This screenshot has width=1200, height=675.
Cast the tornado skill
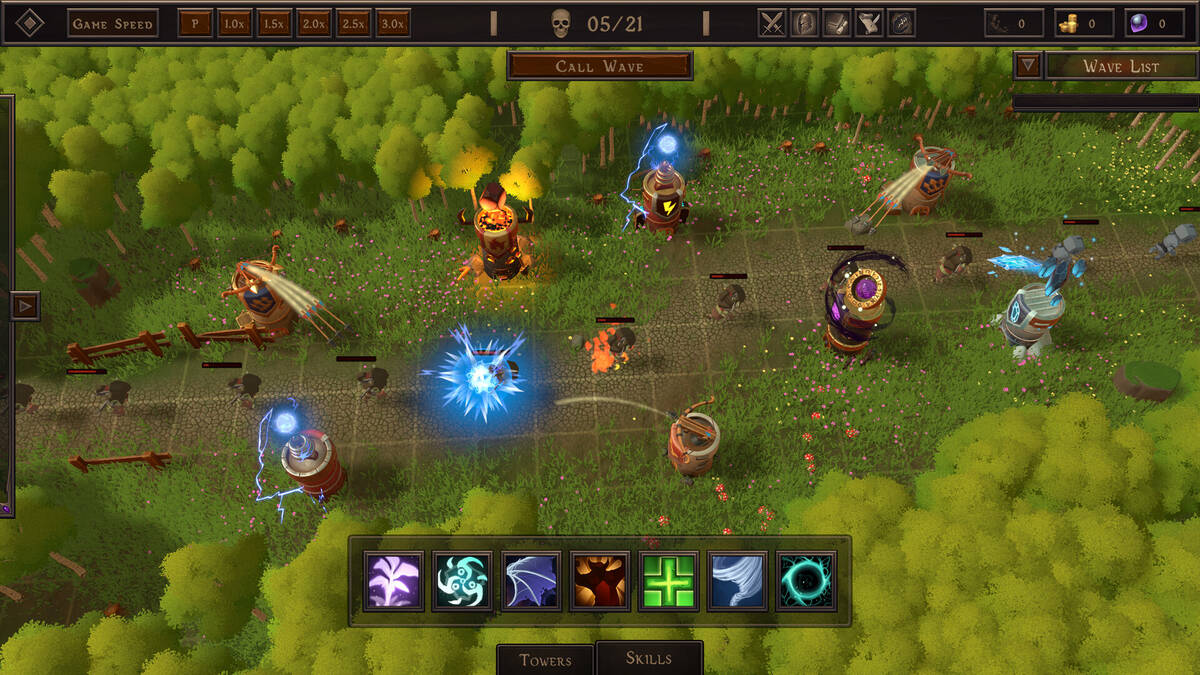tap(738, 581)
